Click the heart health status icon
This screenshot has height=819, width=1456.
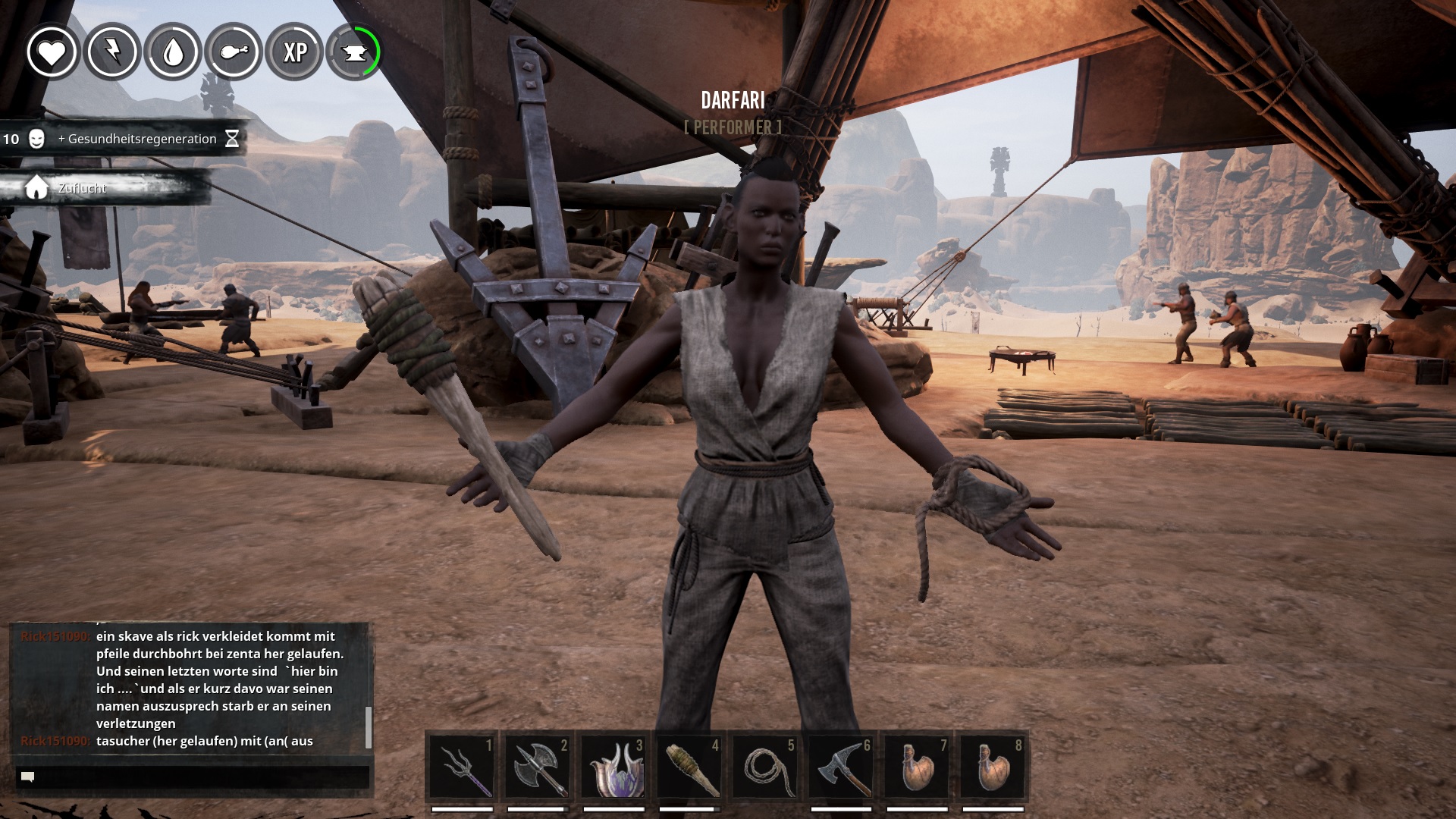[52, 52]
